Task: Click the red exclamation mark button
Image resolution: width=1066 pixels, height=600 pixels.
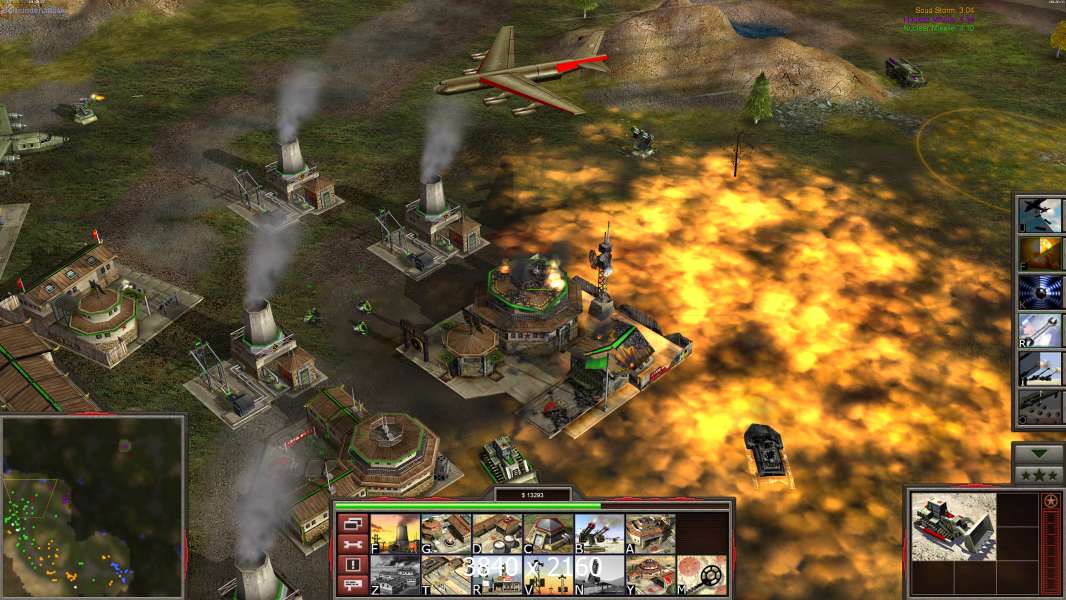Action: coord(351,565)
